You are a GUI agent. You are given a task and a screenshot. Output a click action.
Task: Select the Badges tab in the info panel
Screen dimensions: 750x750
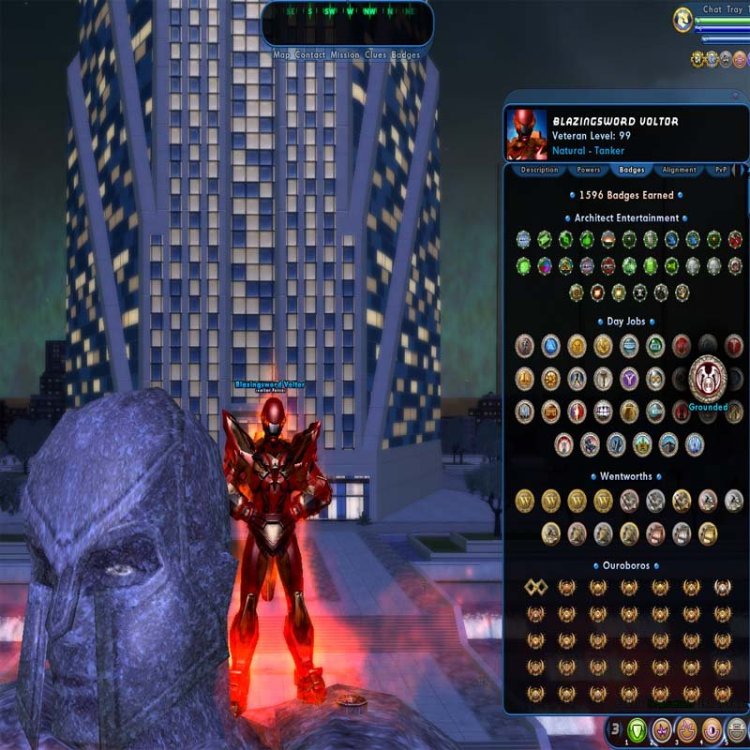tap(631, 170)
